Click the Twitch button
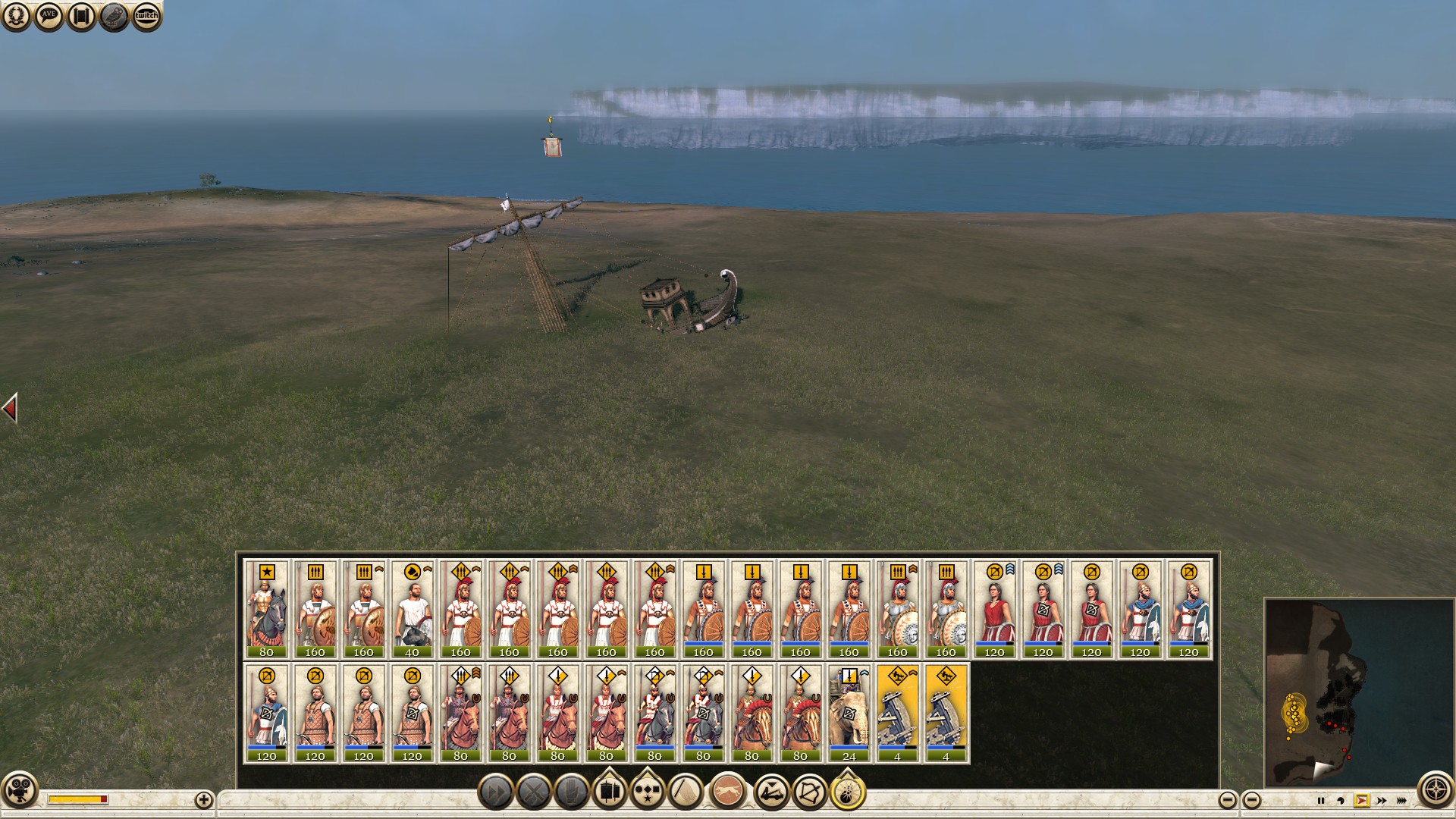Image resolution: width=1456 pixels, height=819 pixels. coord(146,16)
